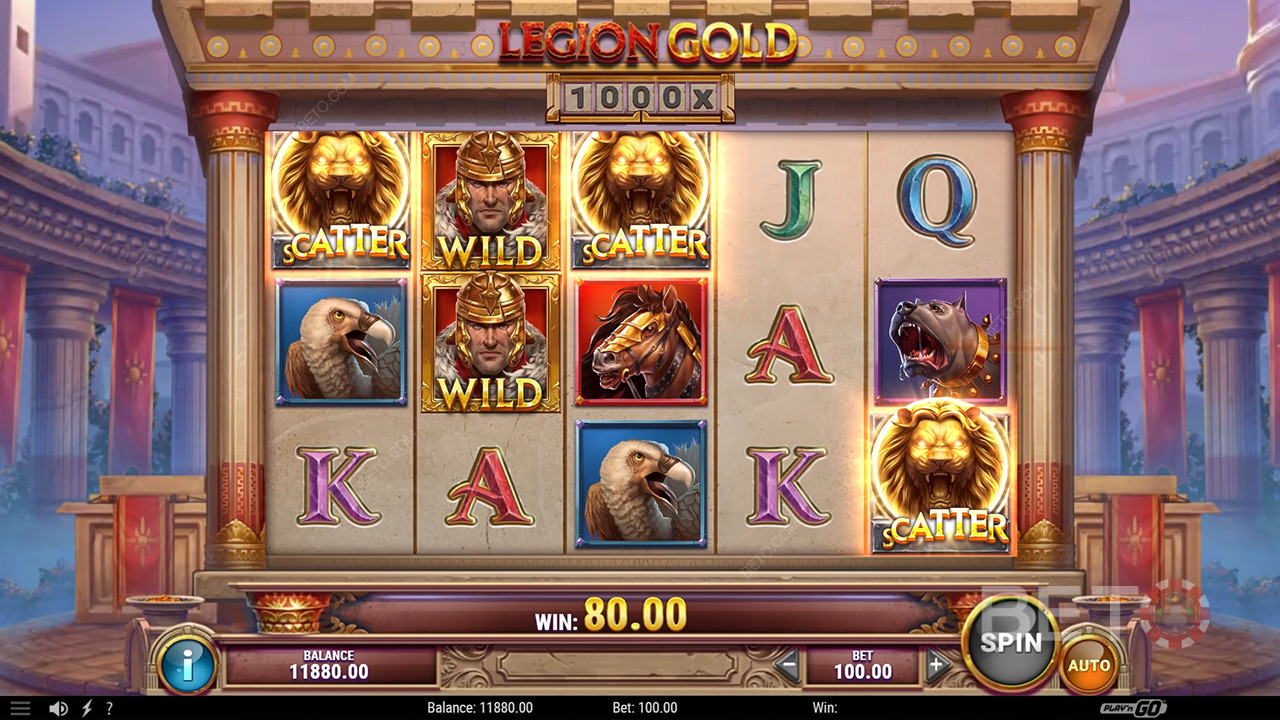Screen dimensions: 1280x720
Task: Turn on AUTO play
Action: click(x=1089, y=665)
